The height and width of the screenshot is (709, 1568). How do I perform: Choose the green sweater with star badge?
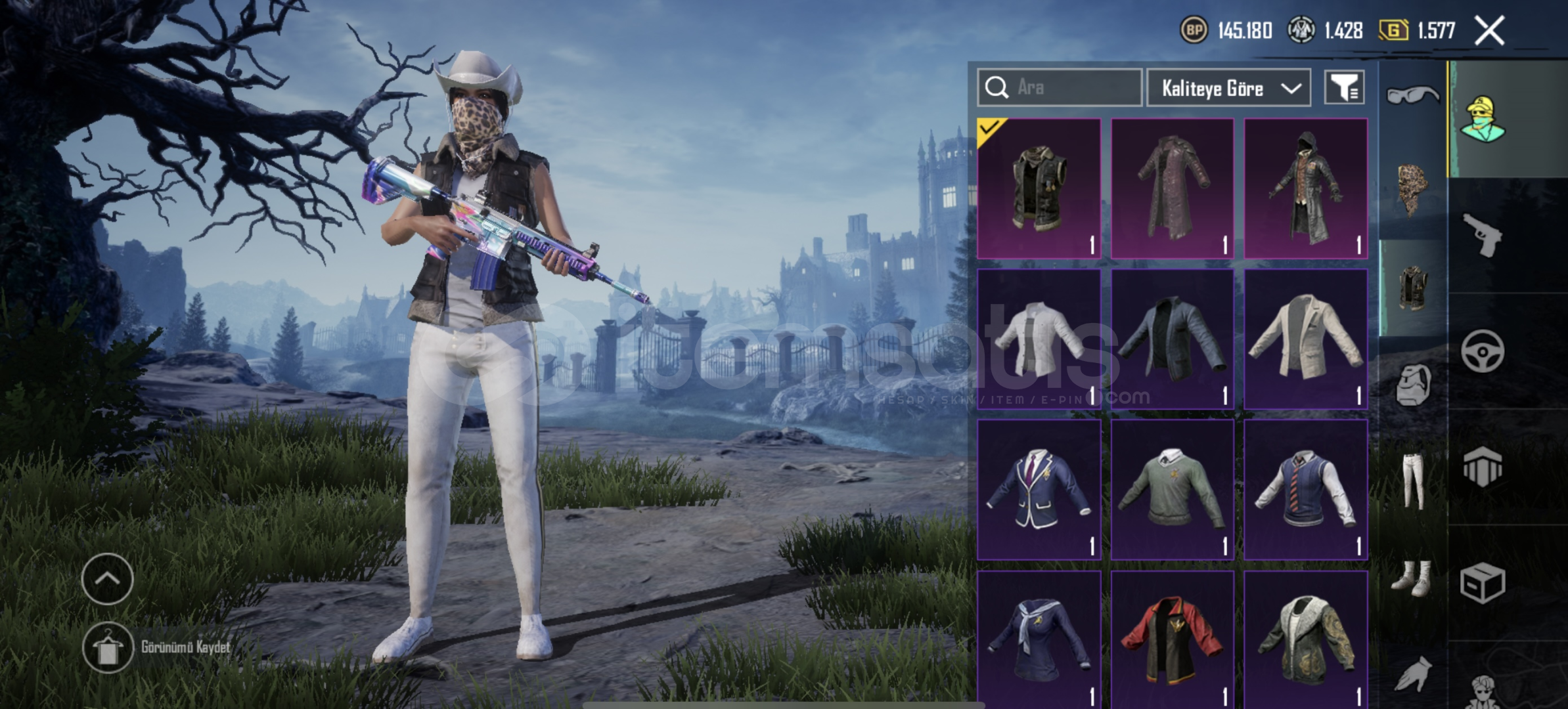(1172, 490)
